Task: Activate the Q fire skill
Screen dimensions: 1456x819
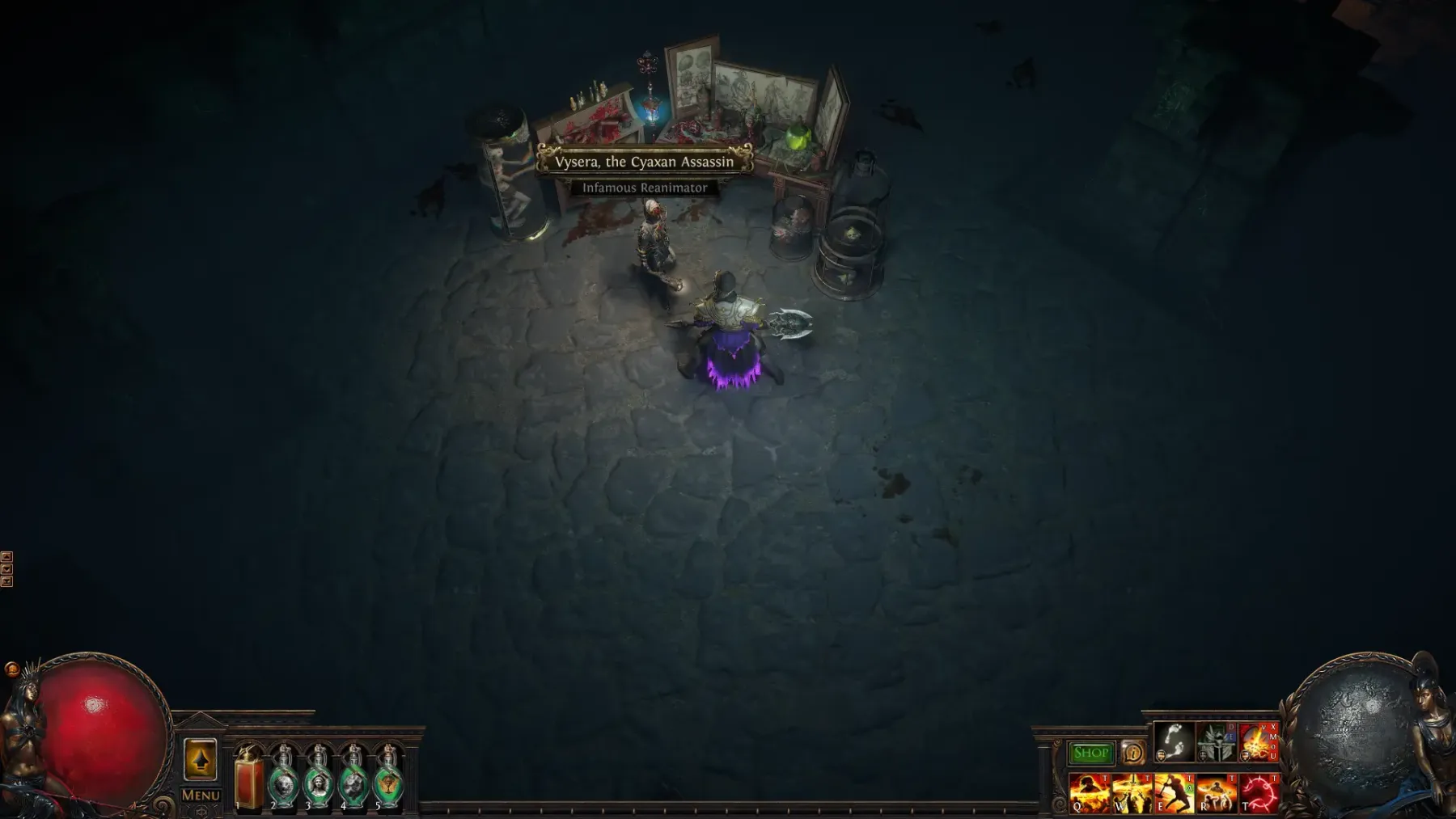Action: click(1089, 792)
